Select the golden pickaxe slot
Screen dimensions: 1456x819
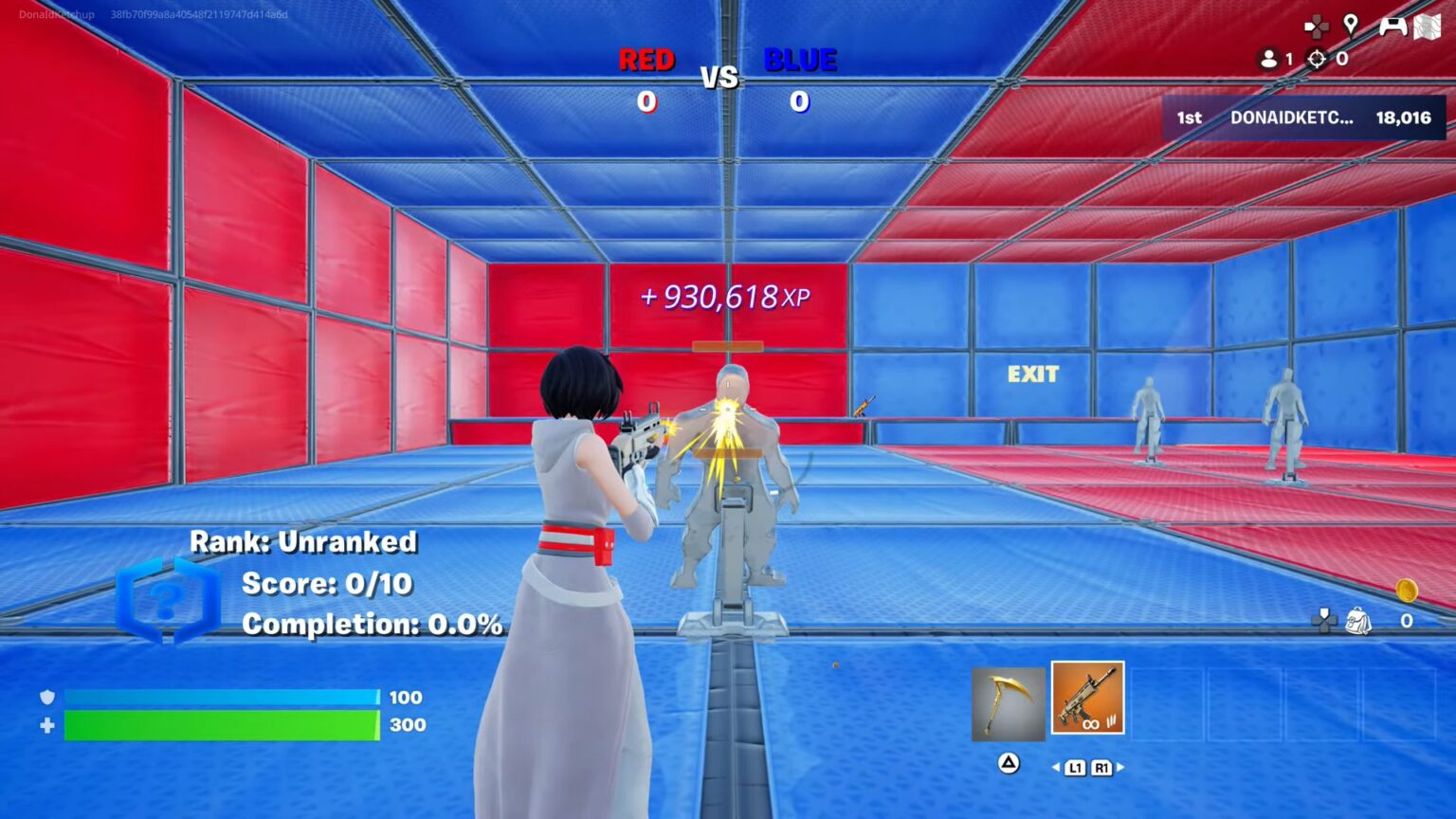[x=1008, y=703]
